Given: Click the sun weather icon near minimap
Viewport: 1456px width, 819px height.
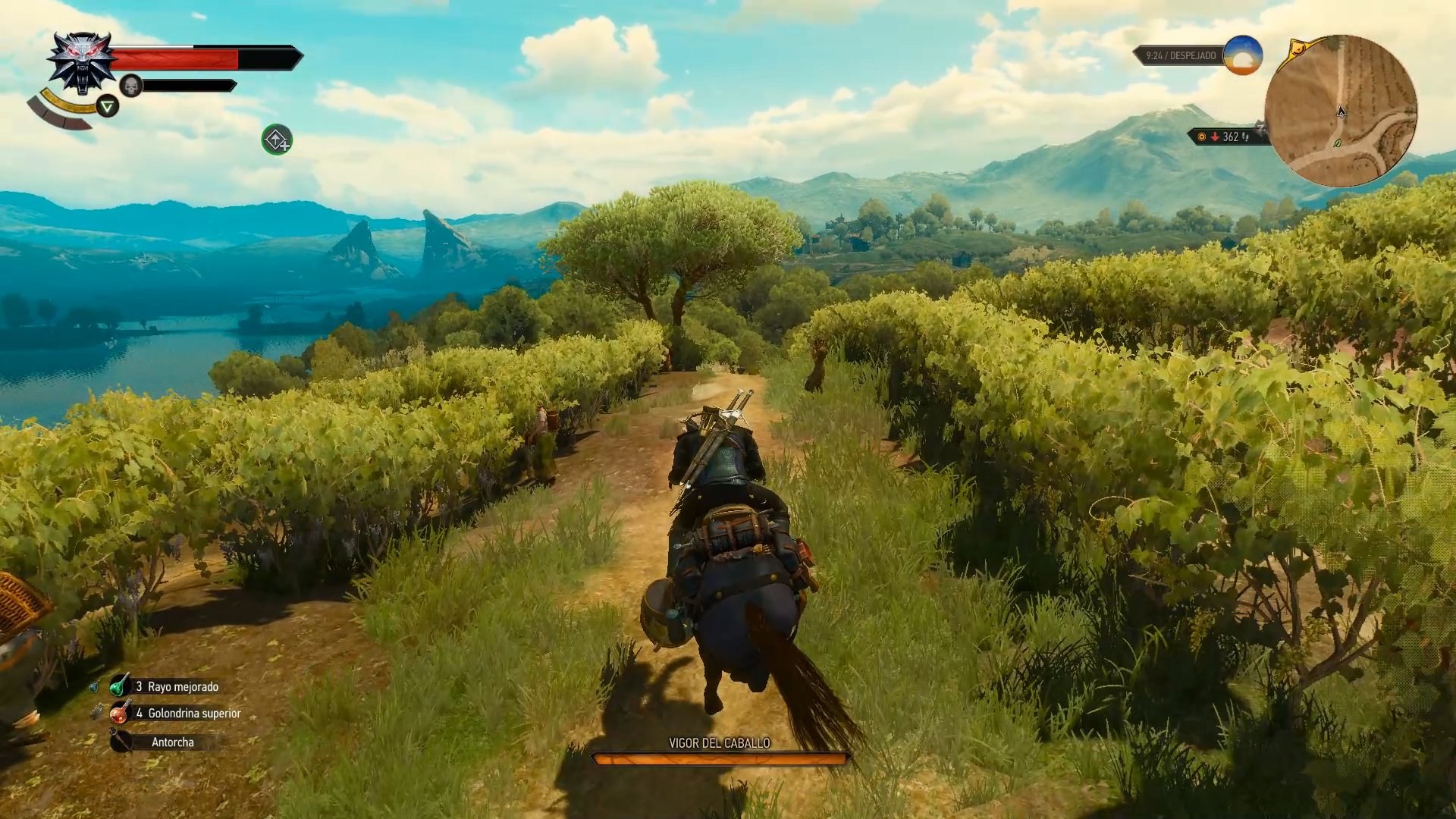Looking at the screenshot, I should coord(1244,55).
